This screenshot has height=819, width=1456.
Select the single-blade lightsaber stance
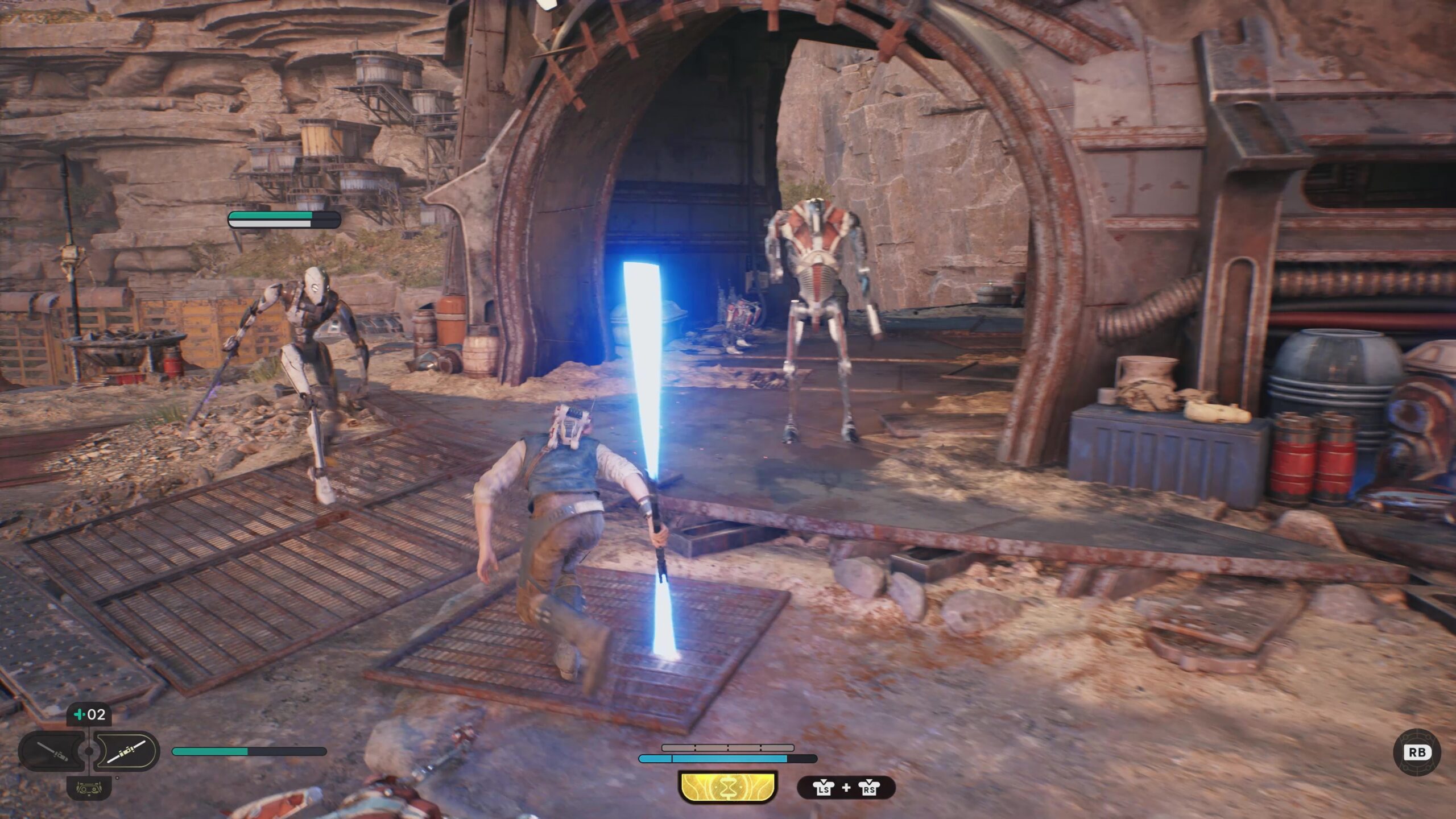52,751
